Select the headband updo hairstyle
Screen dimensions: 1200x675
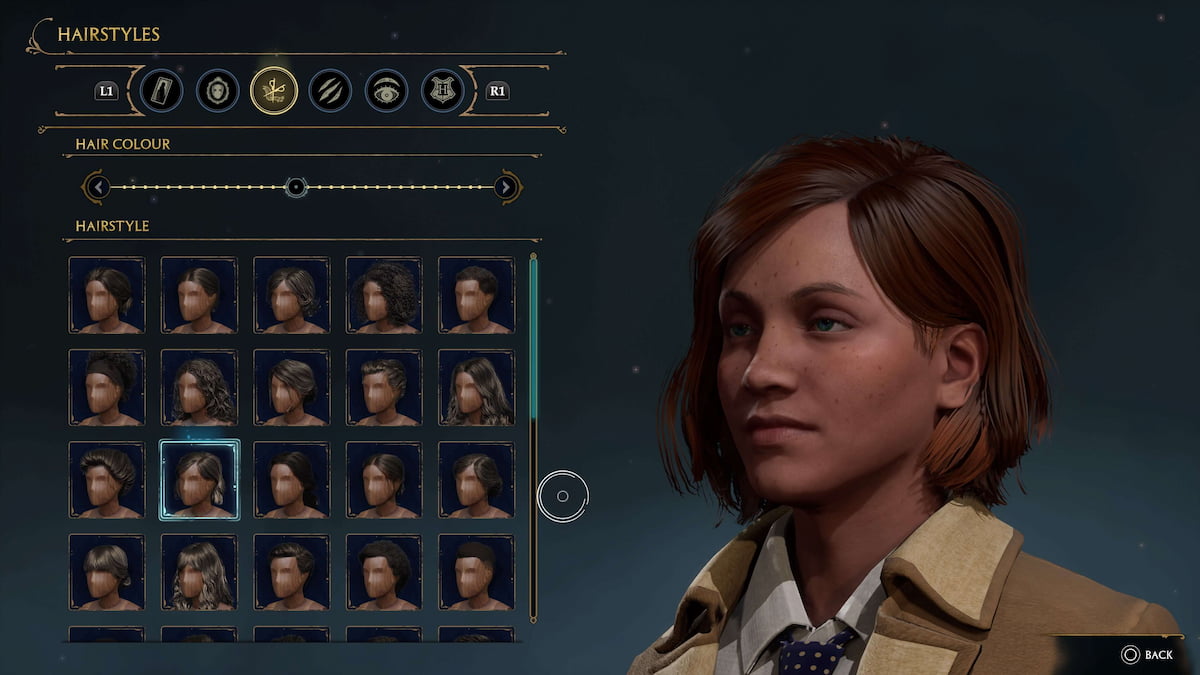pyautogui.click(x=107, y=387)
